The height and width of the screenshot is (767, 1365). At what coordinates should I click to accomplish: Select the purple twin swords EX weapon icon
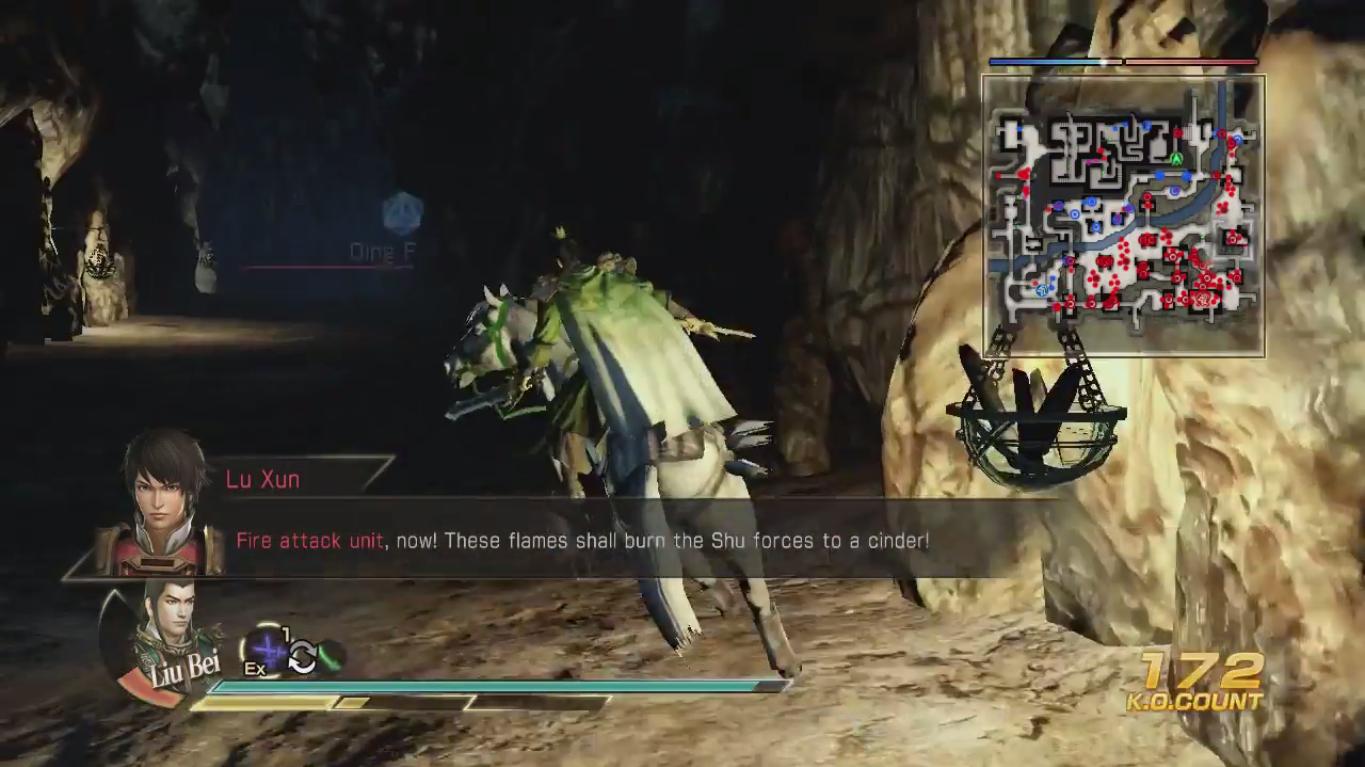[265, 651]
